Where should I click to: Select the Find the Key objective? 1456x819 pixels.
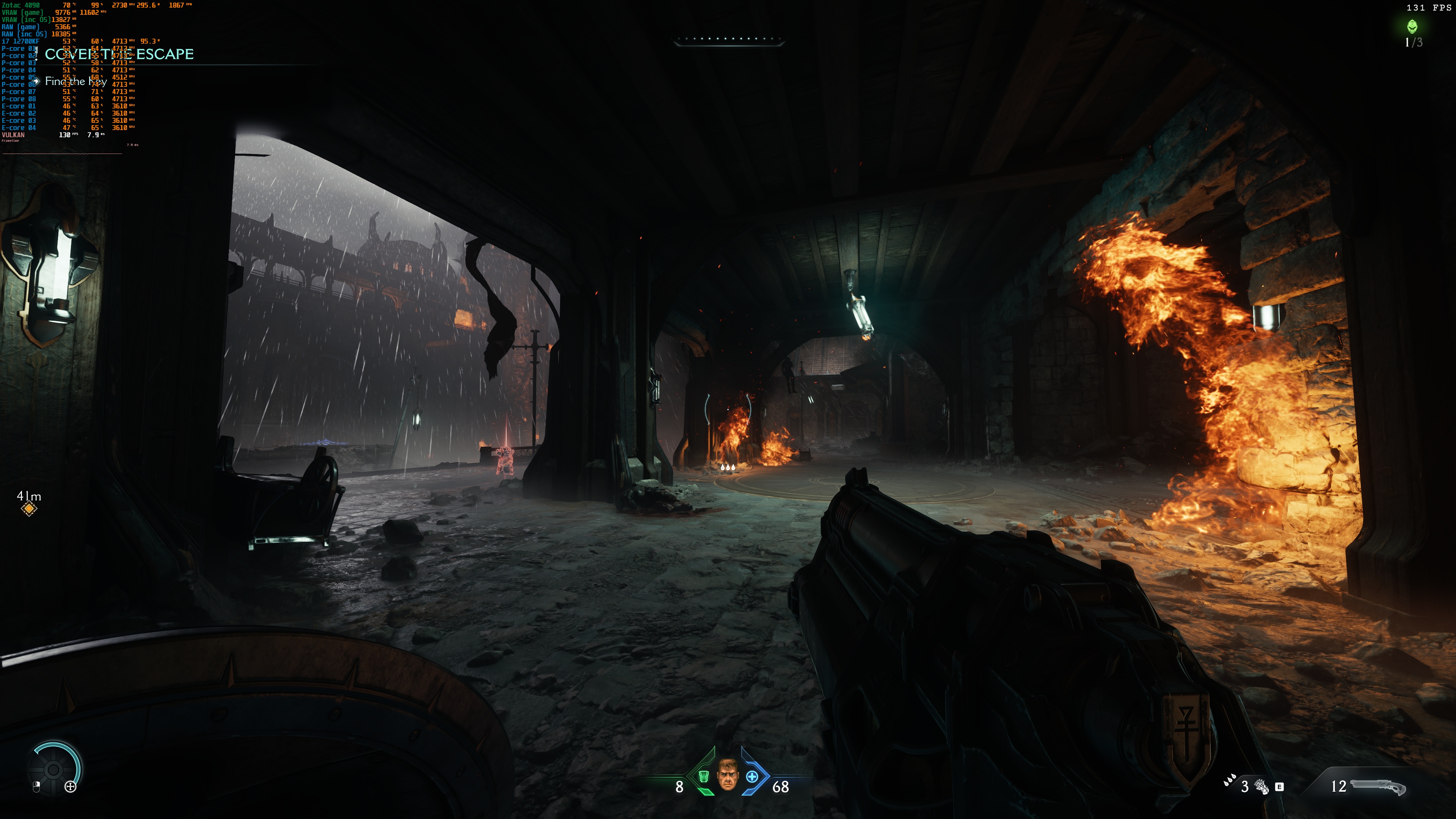pos(76,82)
